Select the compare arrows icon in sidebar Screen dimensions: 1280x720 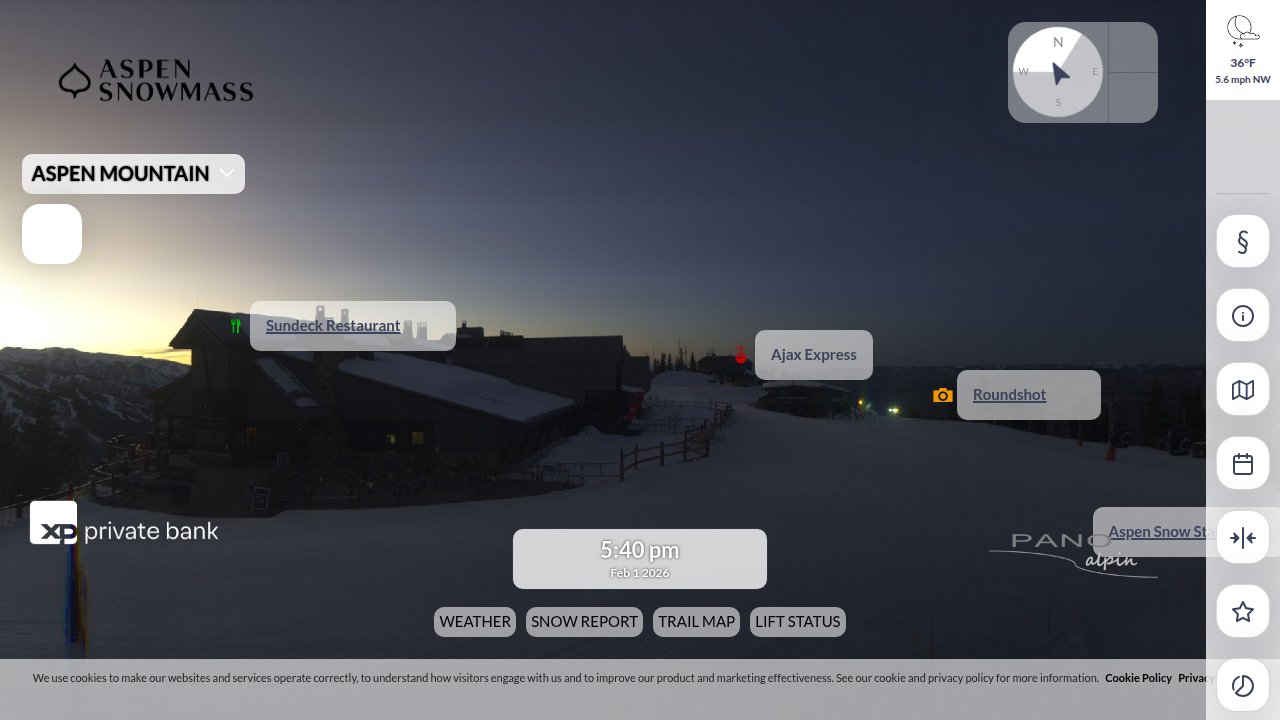pyautogui.click(x=1243, y=537)
